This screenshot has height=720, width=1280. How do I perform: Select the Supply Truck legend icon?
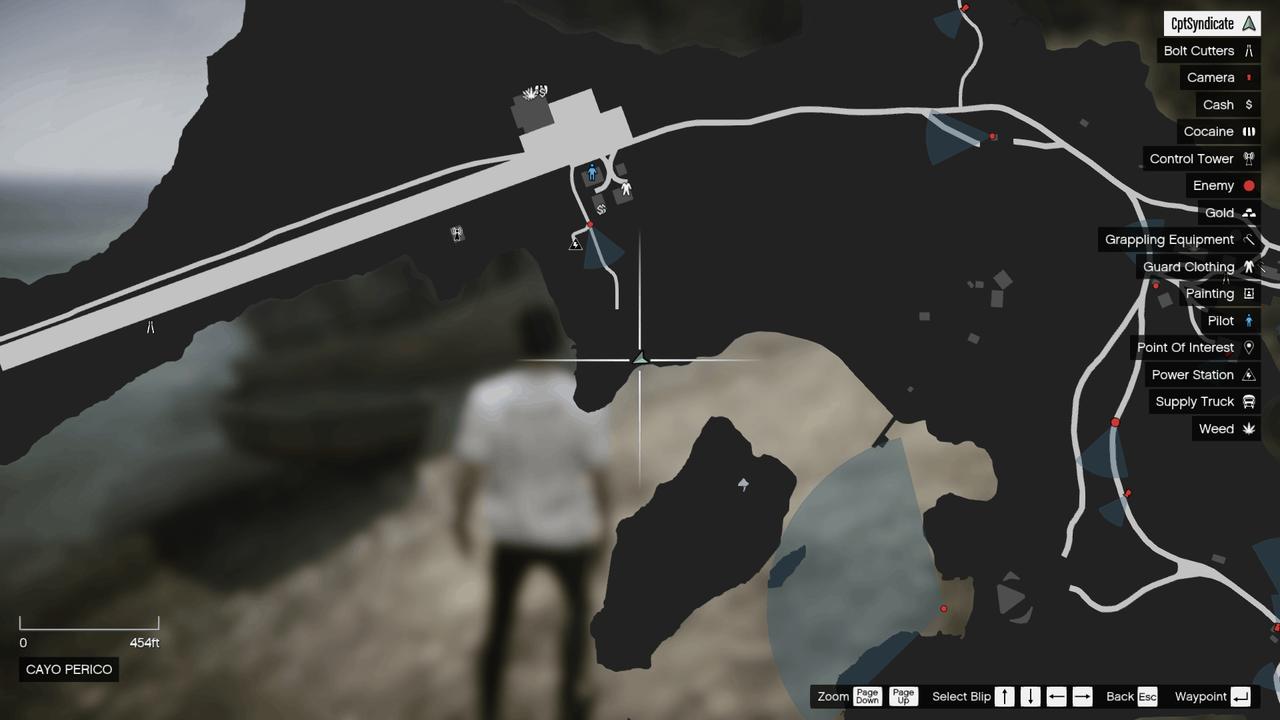[x=1249, y=401]
